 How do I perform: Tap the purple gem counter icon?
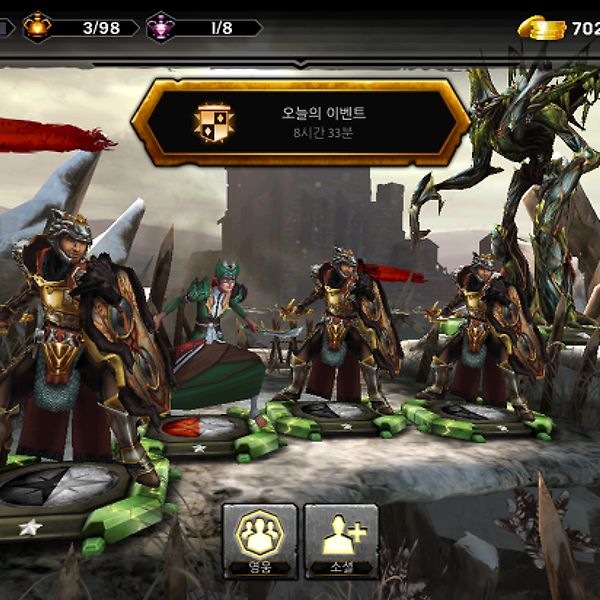(x=162, y=27)
